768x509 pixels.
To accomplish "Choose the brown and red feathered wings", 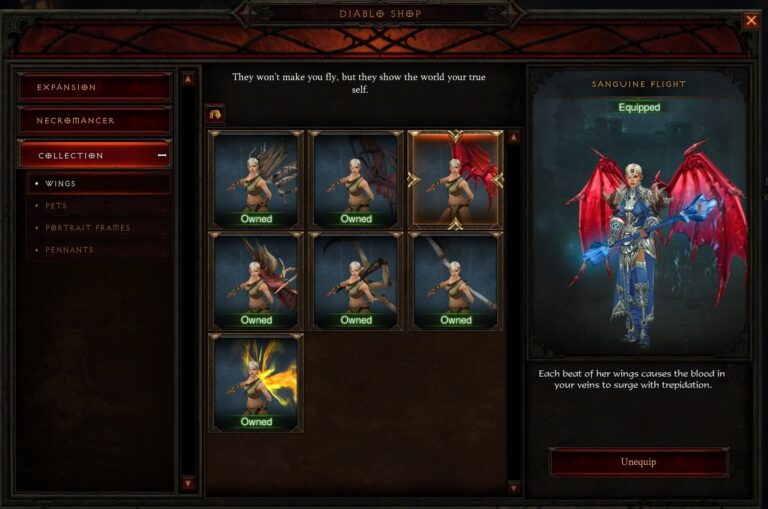I will pyautogui.click(x=256, y=281).
